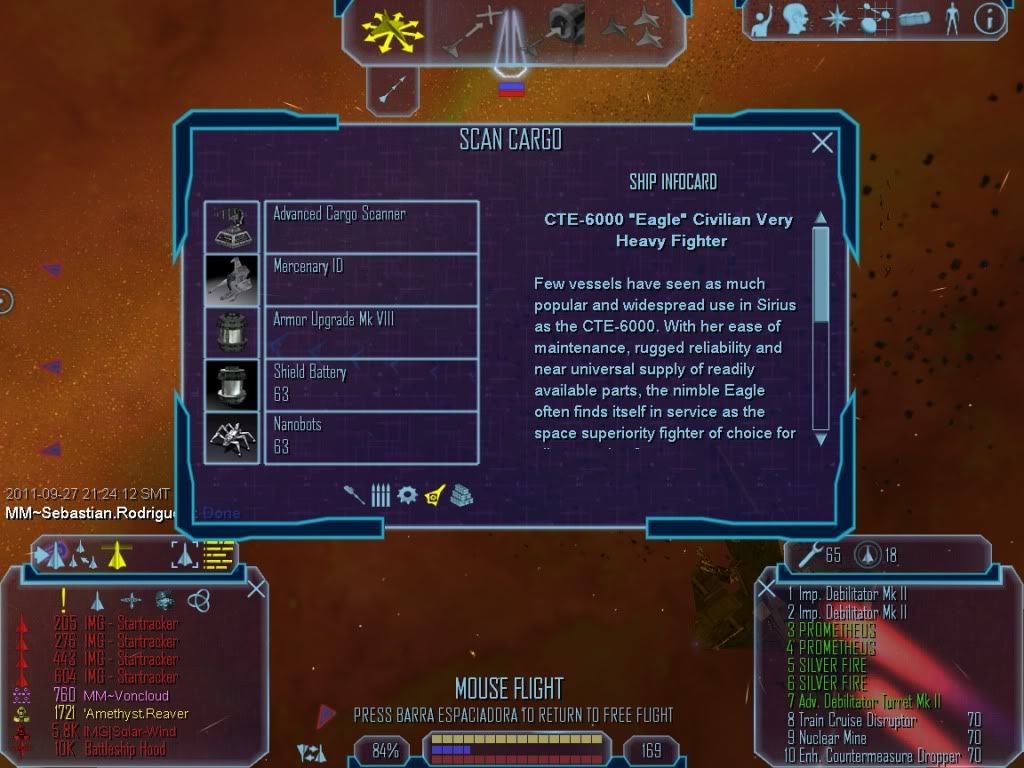Screen dimensions: 1024x768
Task: Choose Armor Upgrade Mk VIII in the list
Action: pyautogui.click(x=371, y=332)
